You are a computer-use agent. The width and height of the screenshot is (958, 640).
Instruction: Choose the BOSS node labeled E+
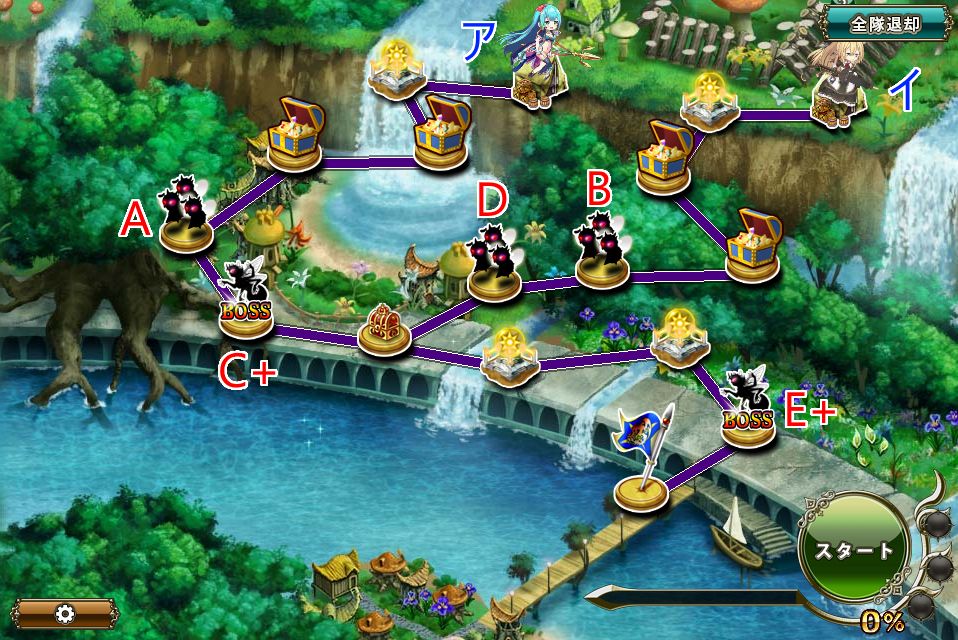point(747,407)
